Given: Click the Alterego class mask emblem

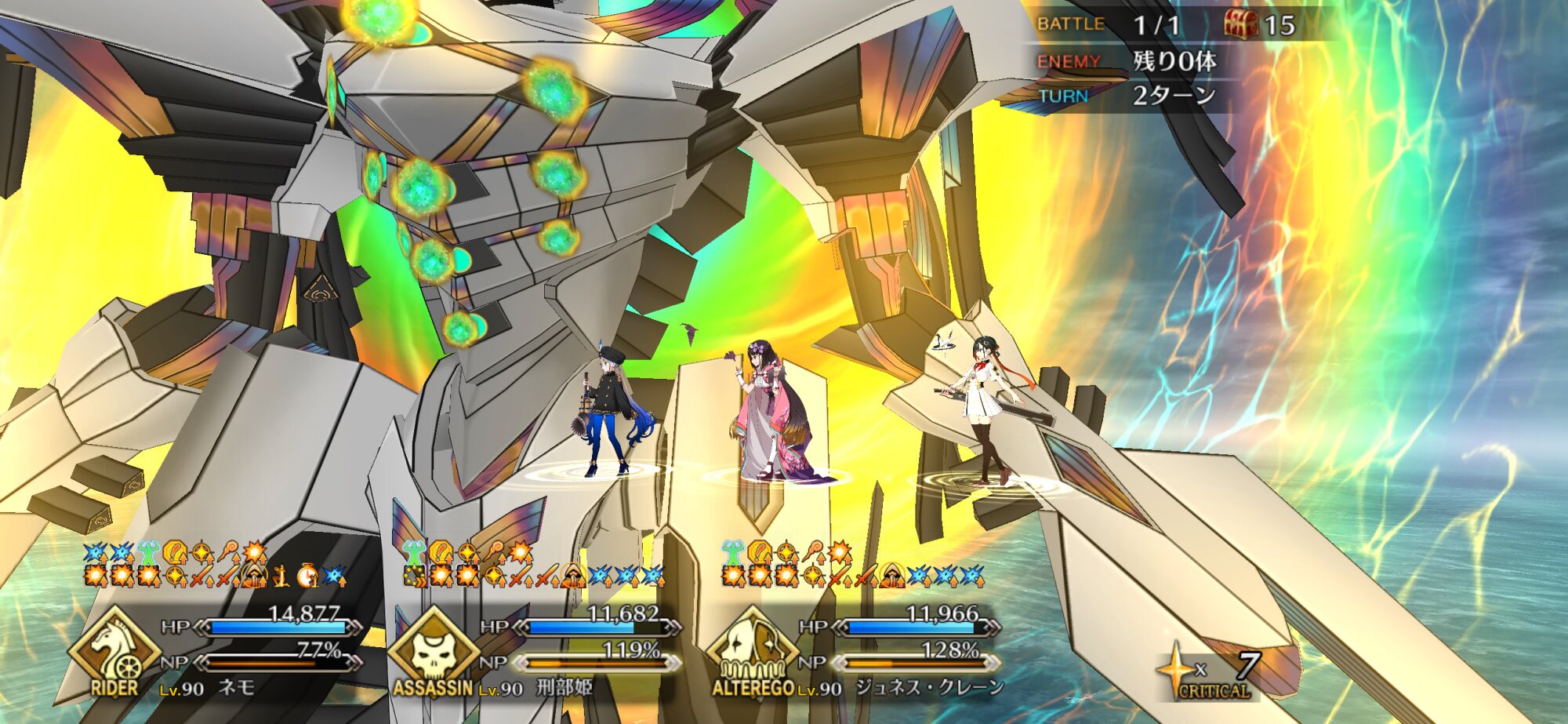Looking at the screenshot, I should pos(751,651).
